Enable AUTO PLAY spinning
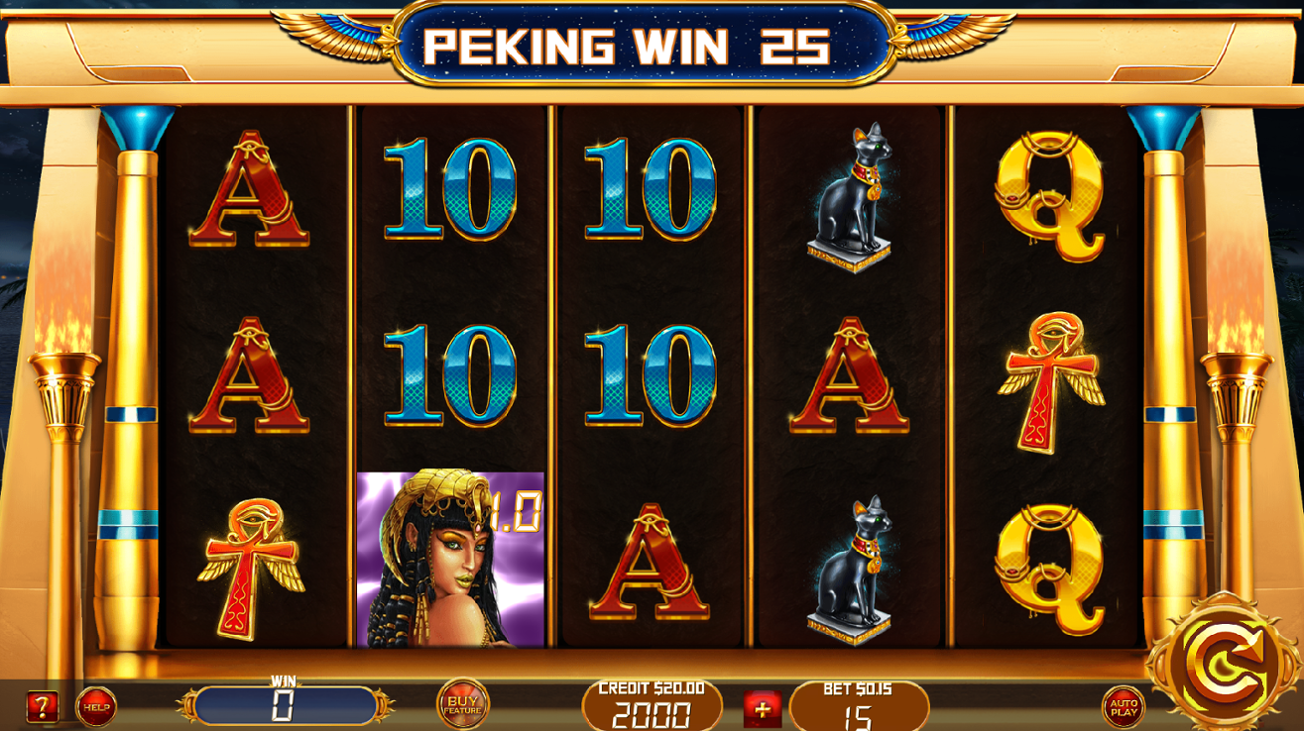This screenshot has width=1304, height=731. (1125, 703)
